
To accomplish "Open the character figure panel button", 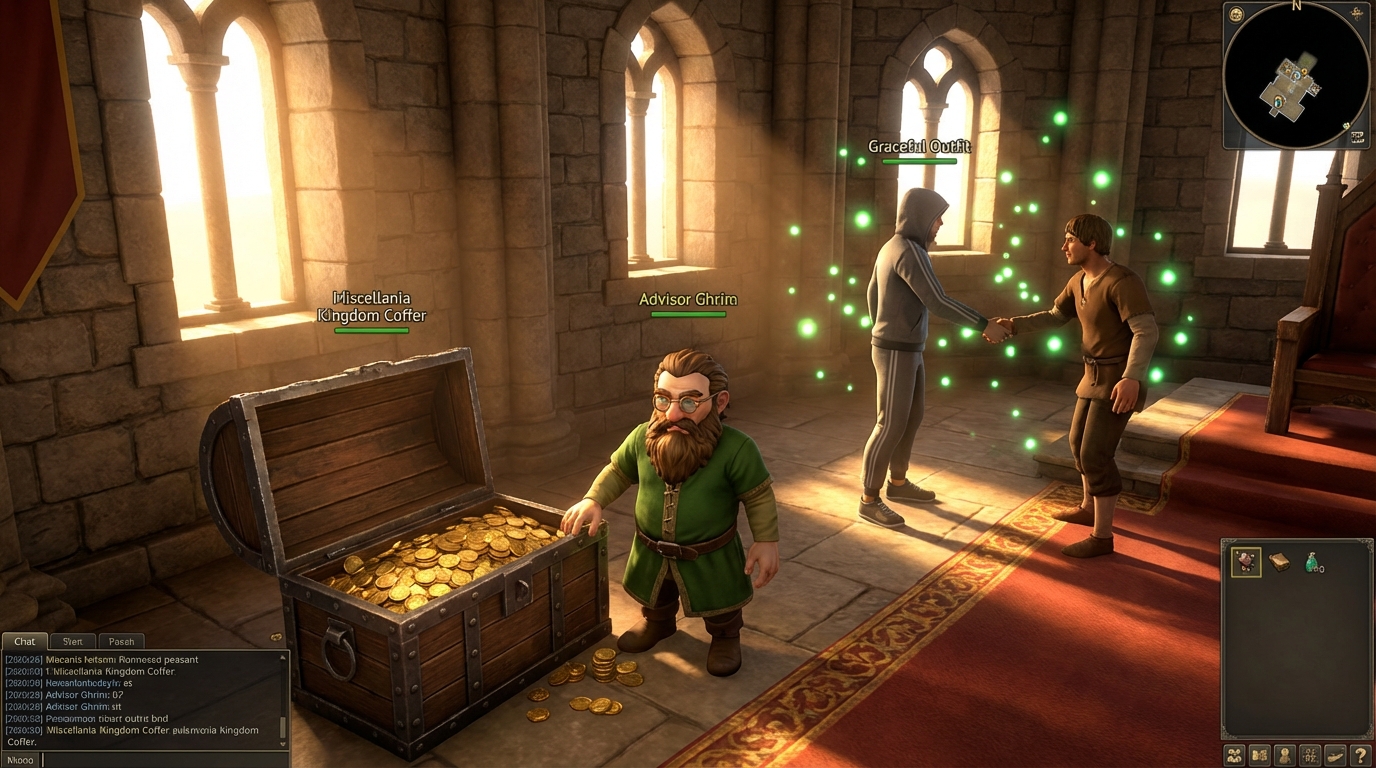I will pos(1285,755).
